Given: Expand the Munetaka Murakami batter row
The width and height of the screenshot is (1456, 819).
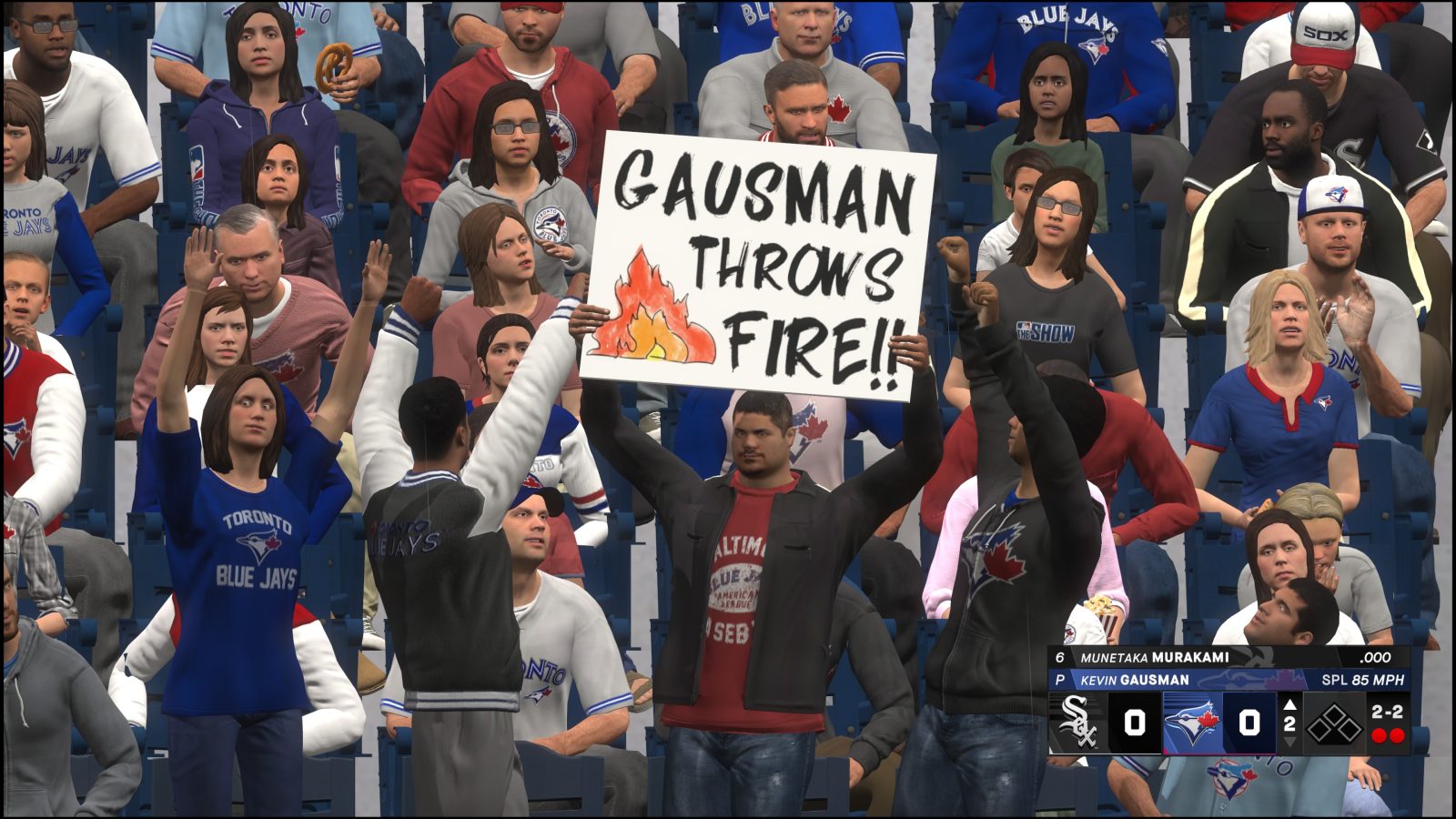Looking at the screenshot, I should click(1155, 657).
